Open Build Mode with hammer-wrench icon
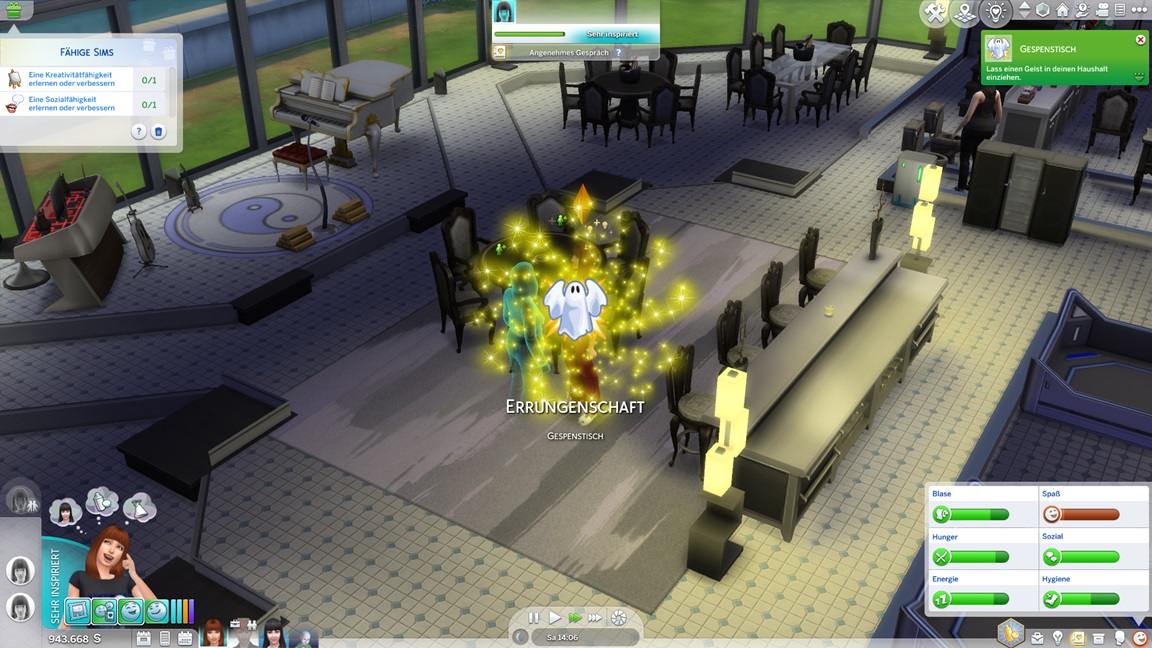This screenshot has height=648, width=1152. [x=935, y=13]
